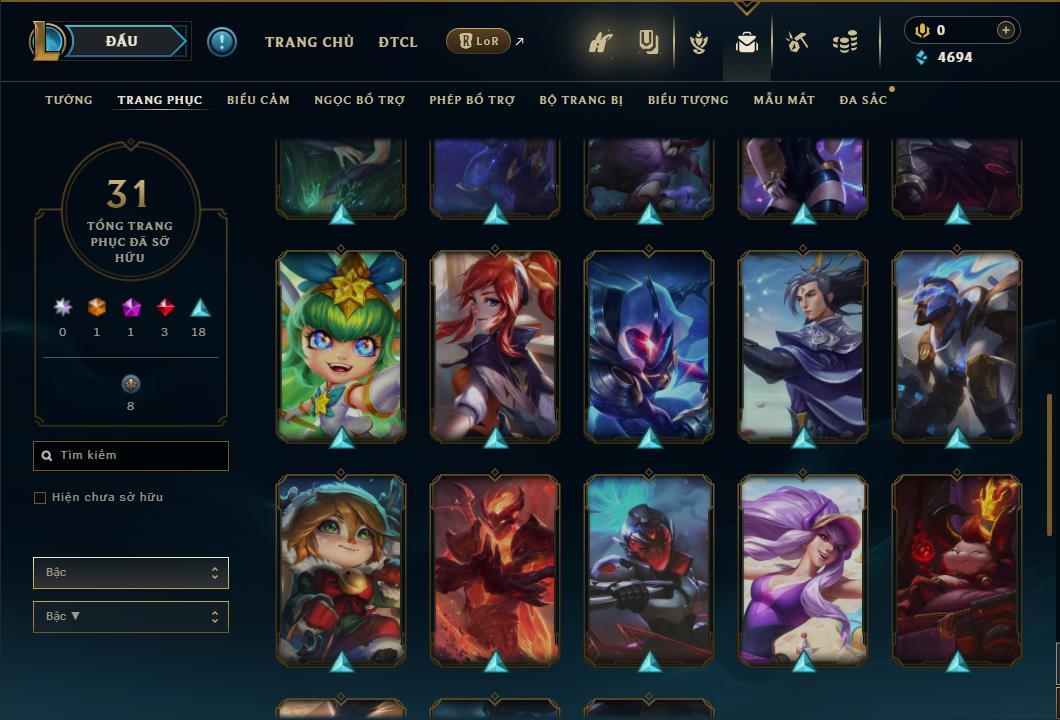The height and width of the screenshot is (720, 1060).
Task: Open the NGỌC BỔ TRỢ tab
Action: click(359, 100)
